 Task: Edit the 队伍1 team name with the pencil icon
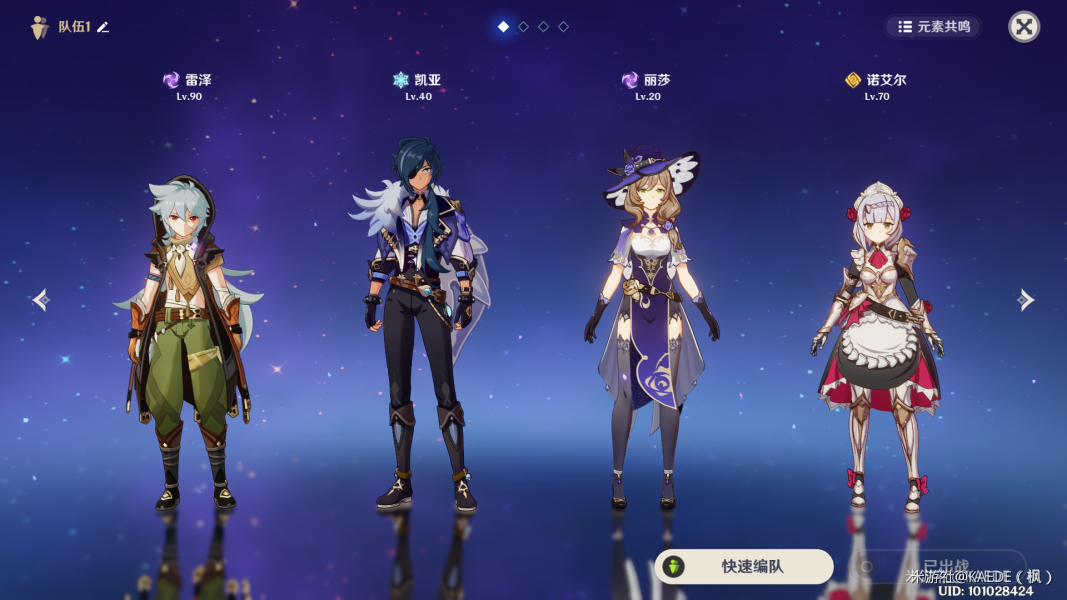click(x=103, y=27)
